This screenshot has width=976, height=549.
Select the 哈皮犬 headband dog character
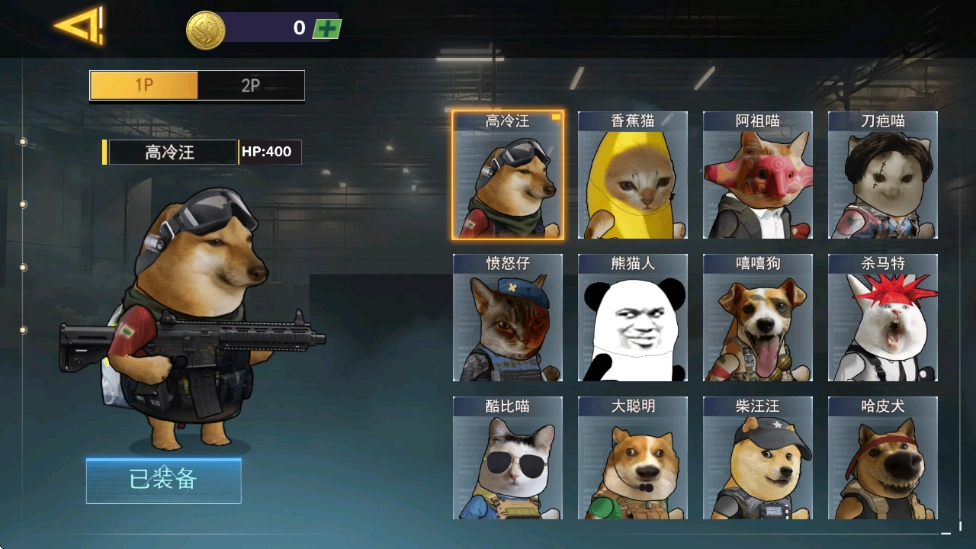[x=882, y=459]
